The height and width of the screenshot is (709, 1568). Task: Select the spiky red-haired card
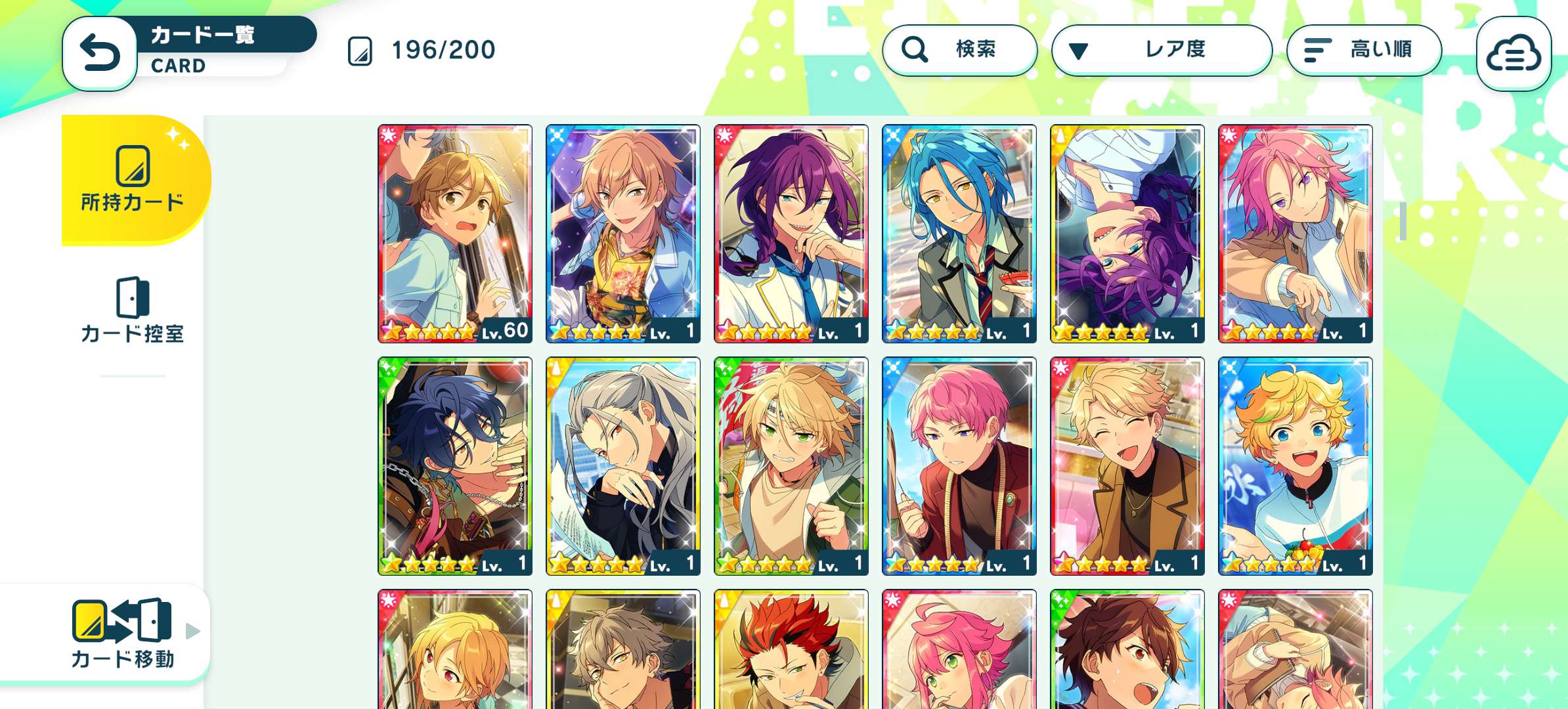791,650
